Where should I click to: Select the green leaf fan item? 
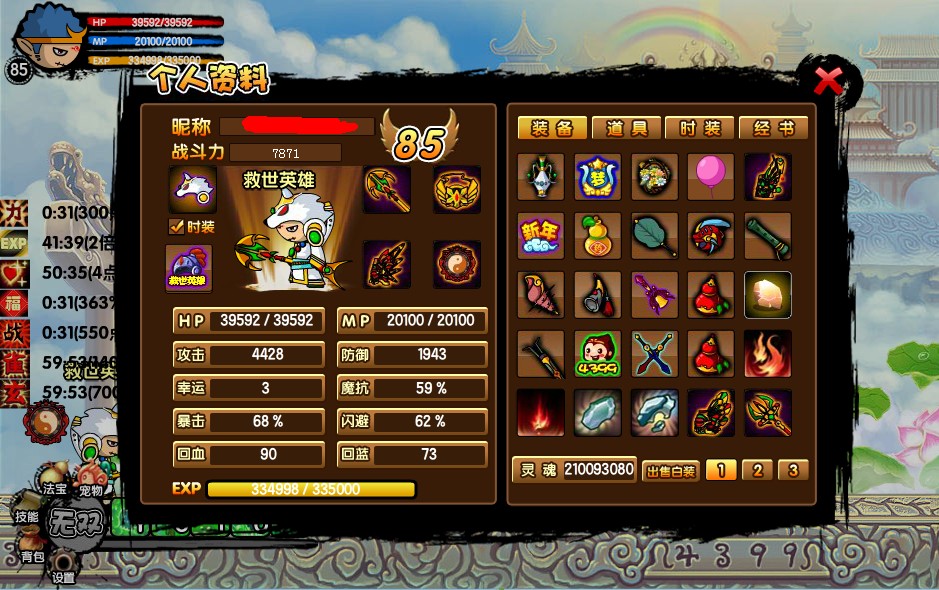pos(655,236)
